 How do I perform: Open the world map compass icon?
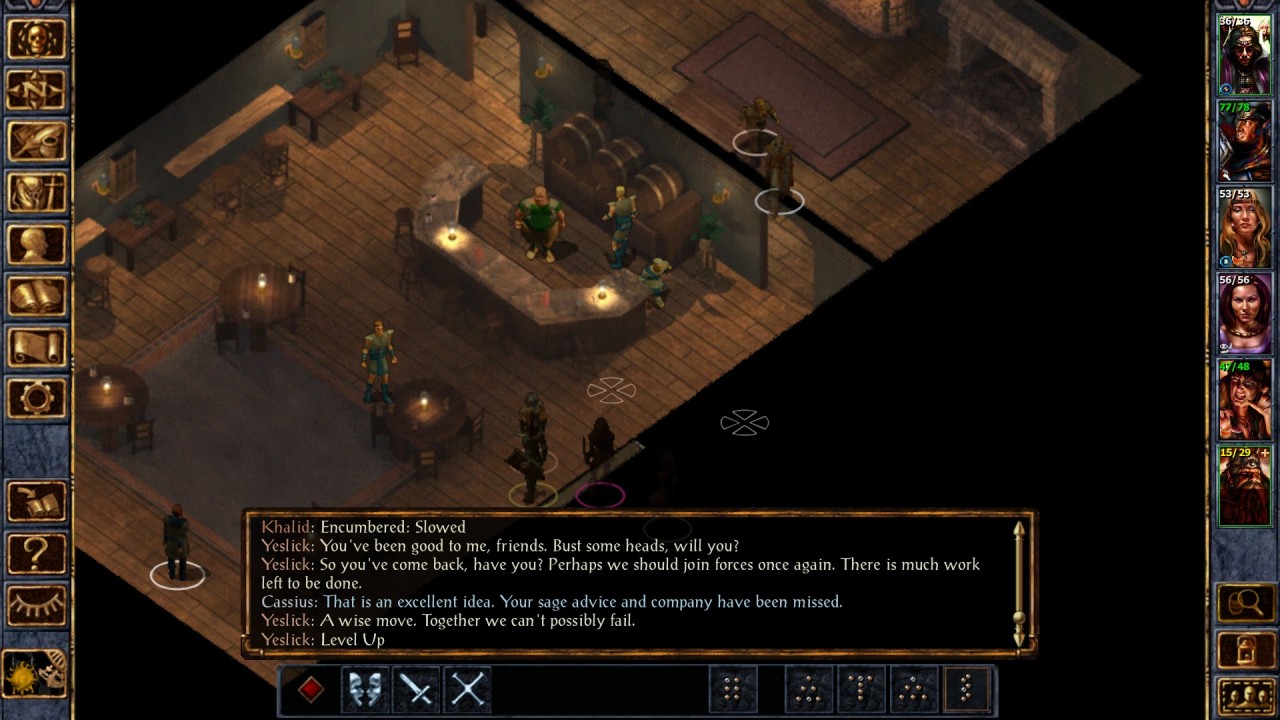click(38, 90)
